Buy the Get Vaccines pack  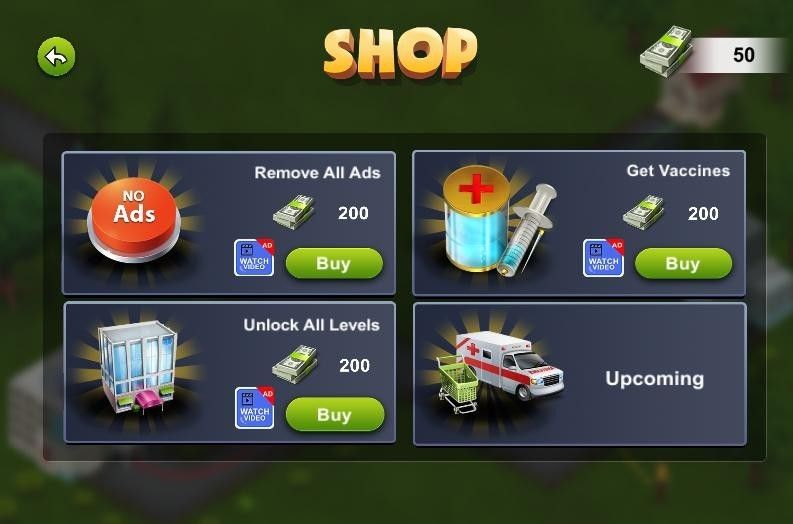pos(683,264)
